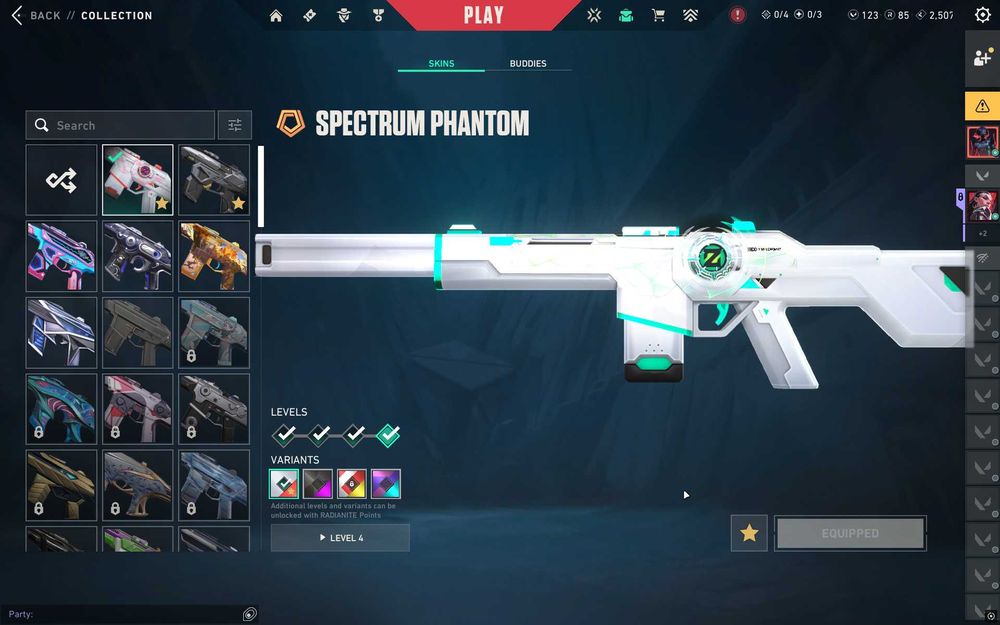Choose the purple and cyan variant swatch
Viewport: 1000px width, 625px height.
386,484
